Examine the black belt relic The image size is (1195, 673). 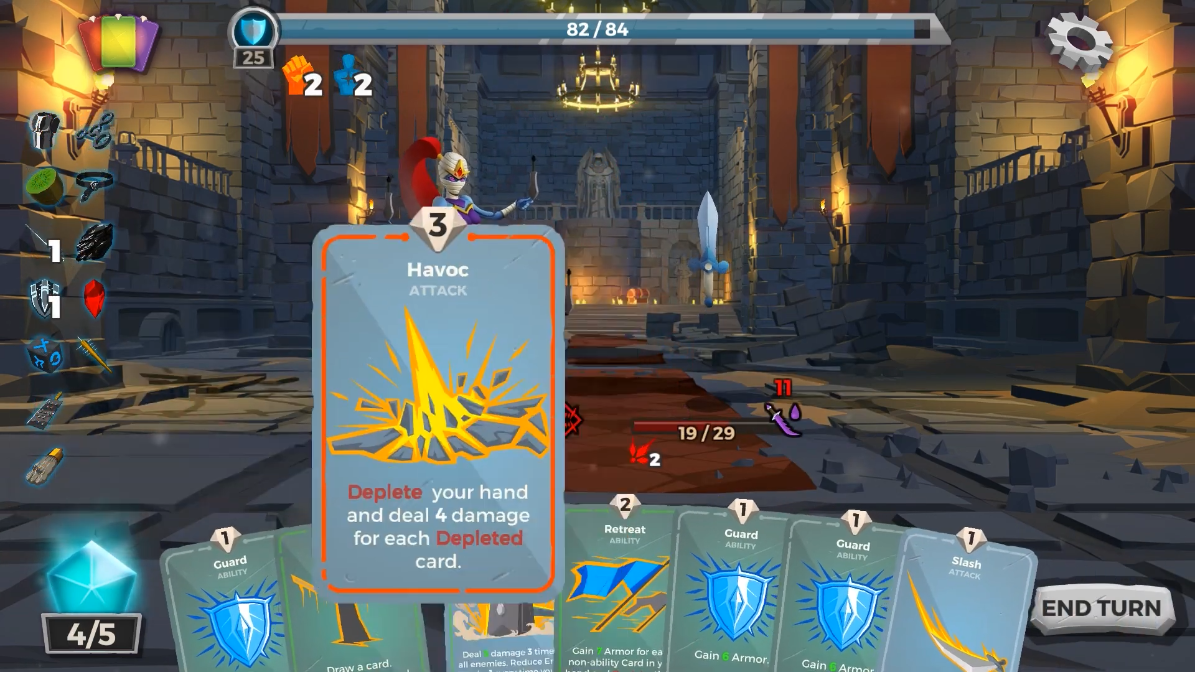[x=93, y=186]
